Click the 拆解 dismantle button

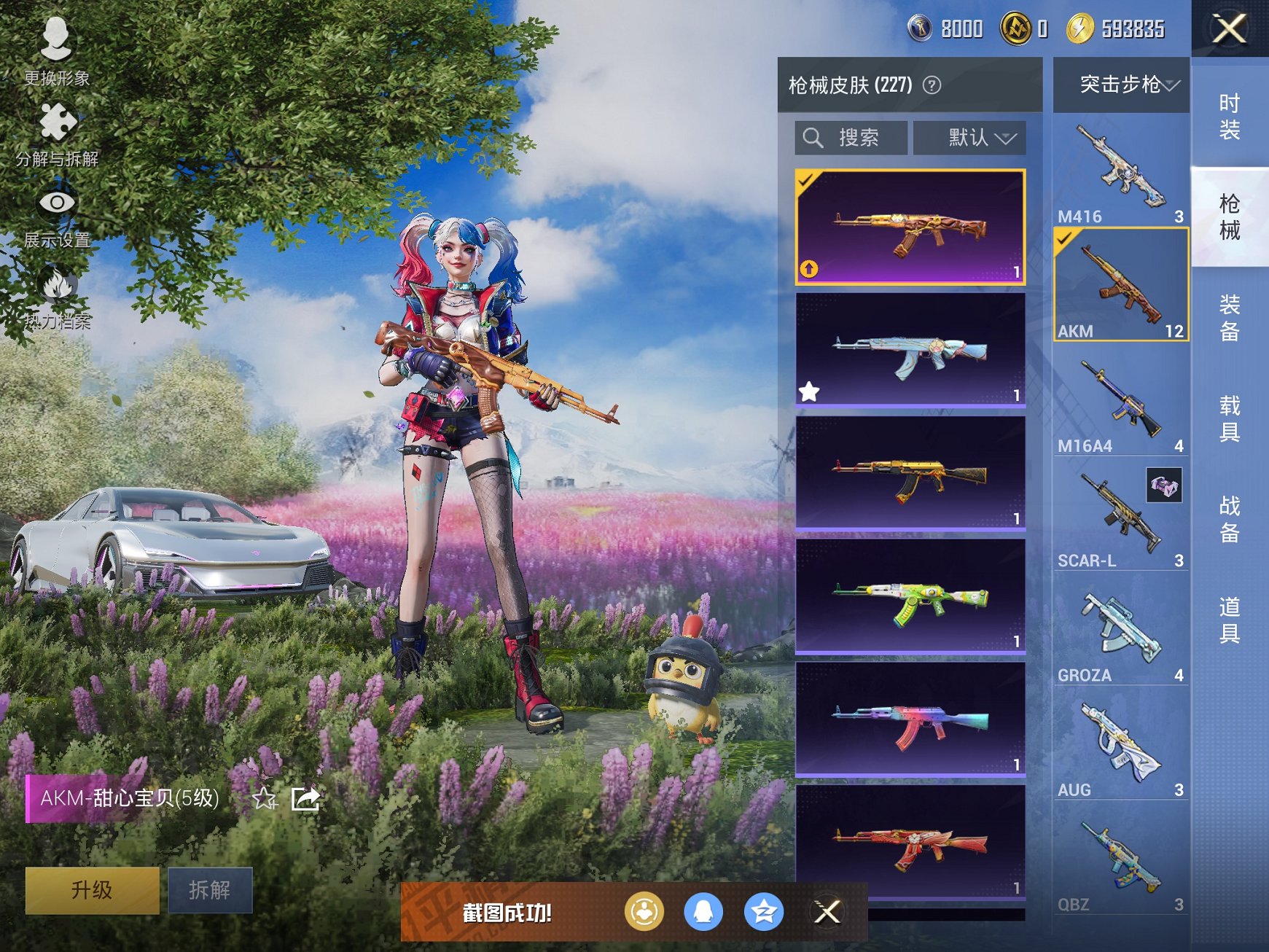[210, 889]
